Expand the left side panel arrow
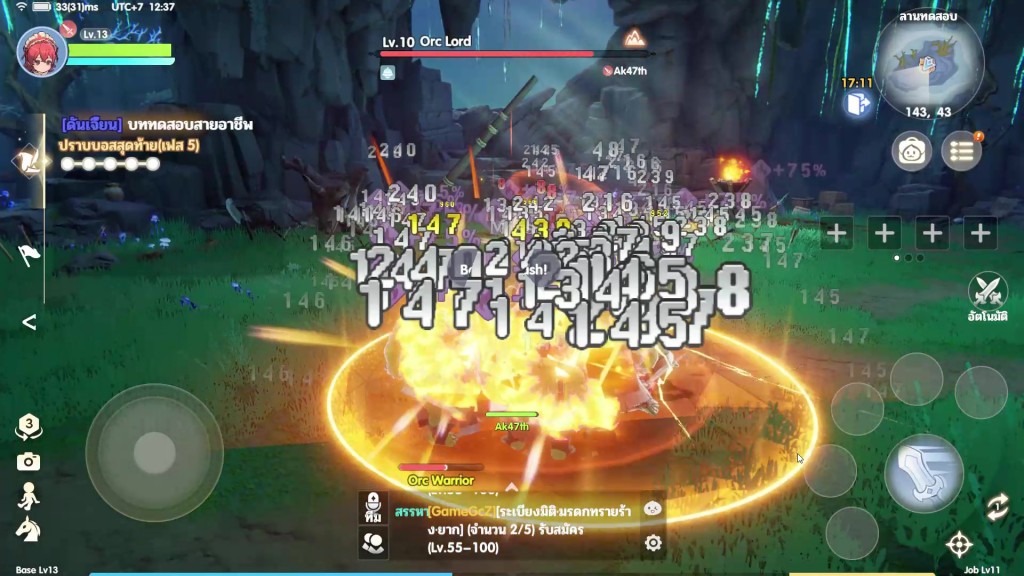The height and width of the screenshot is (576, 1024). tap(29, 322)
